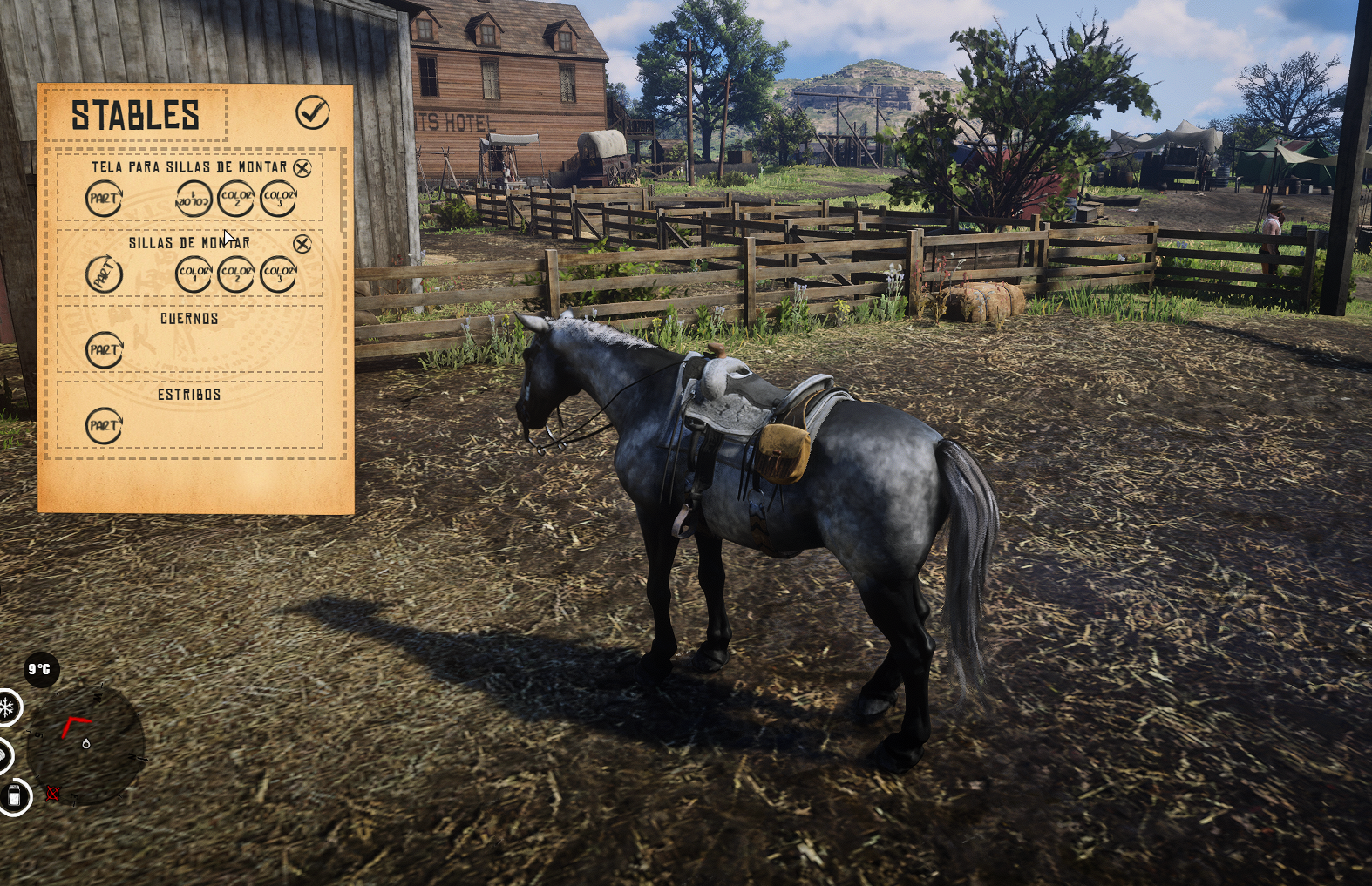Select COLOR 2 for Tela Para Sillas De Montar
The height and width of the screenshot is (886, 1372).
tap(234, 200)
